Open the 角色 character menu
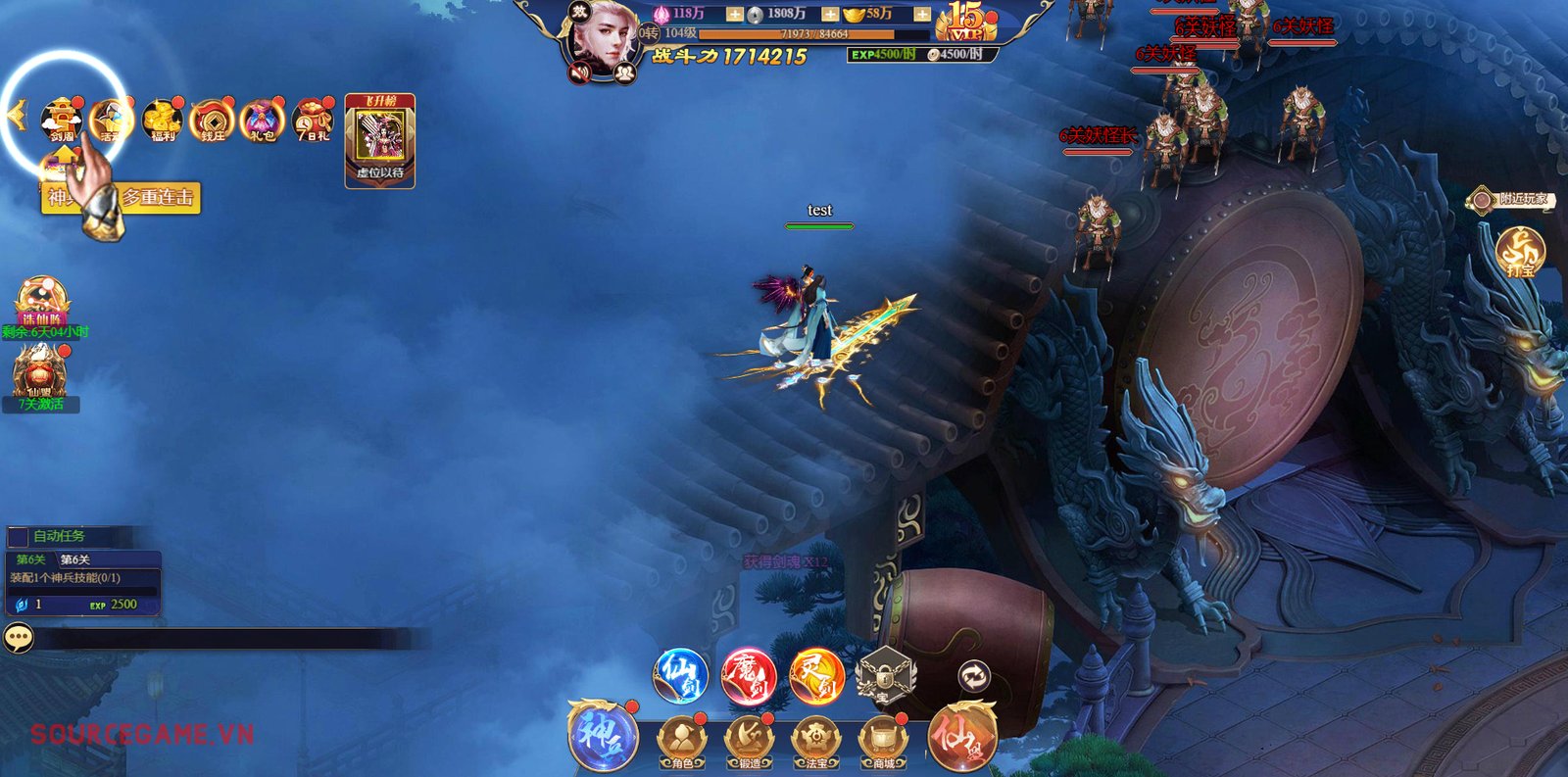The width and height of the screenshot is (1568, 777). tap(682, 742)
